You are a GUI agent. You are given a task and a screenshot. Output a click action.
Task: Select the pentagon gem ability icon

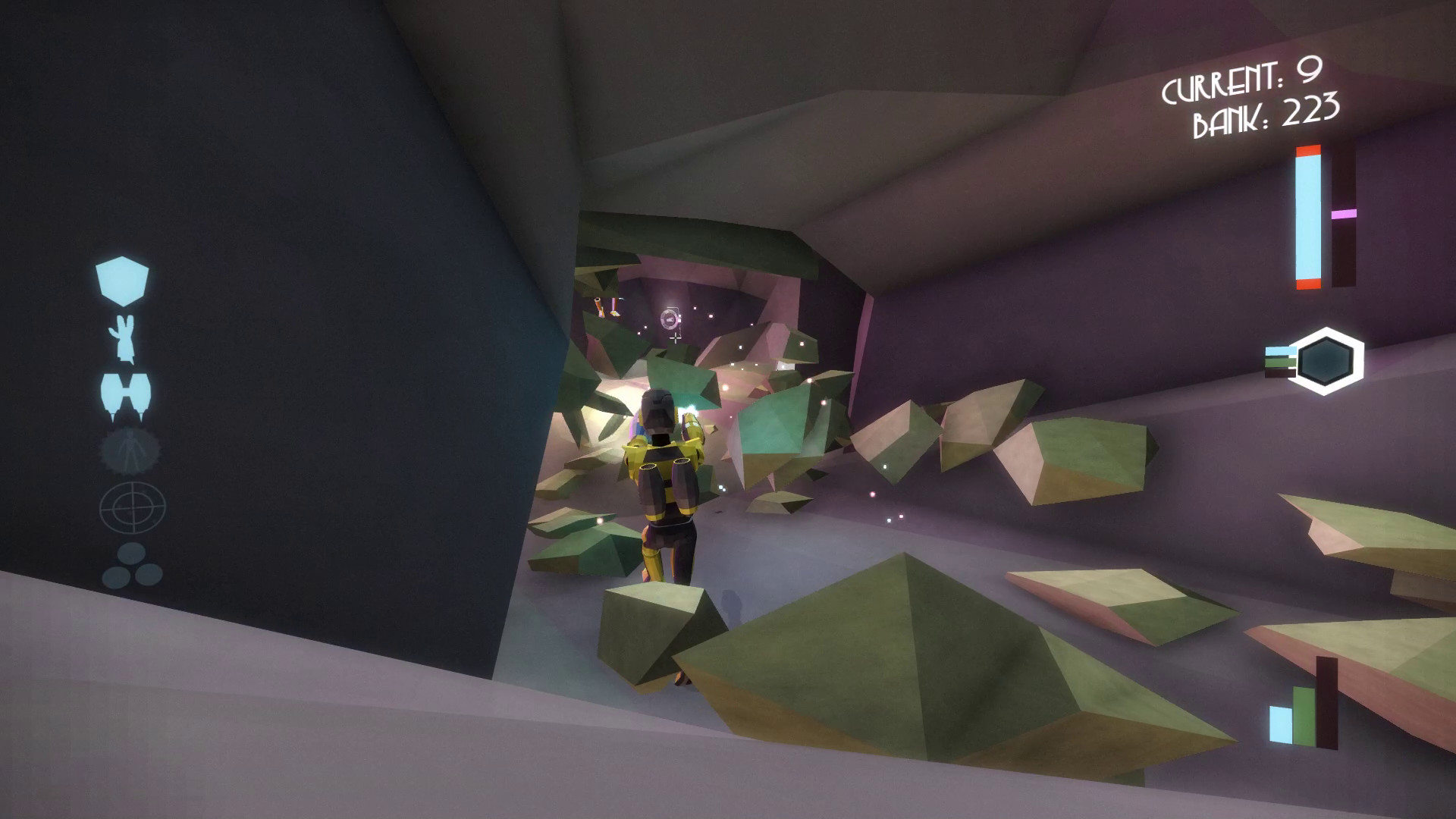click(121, 281)
